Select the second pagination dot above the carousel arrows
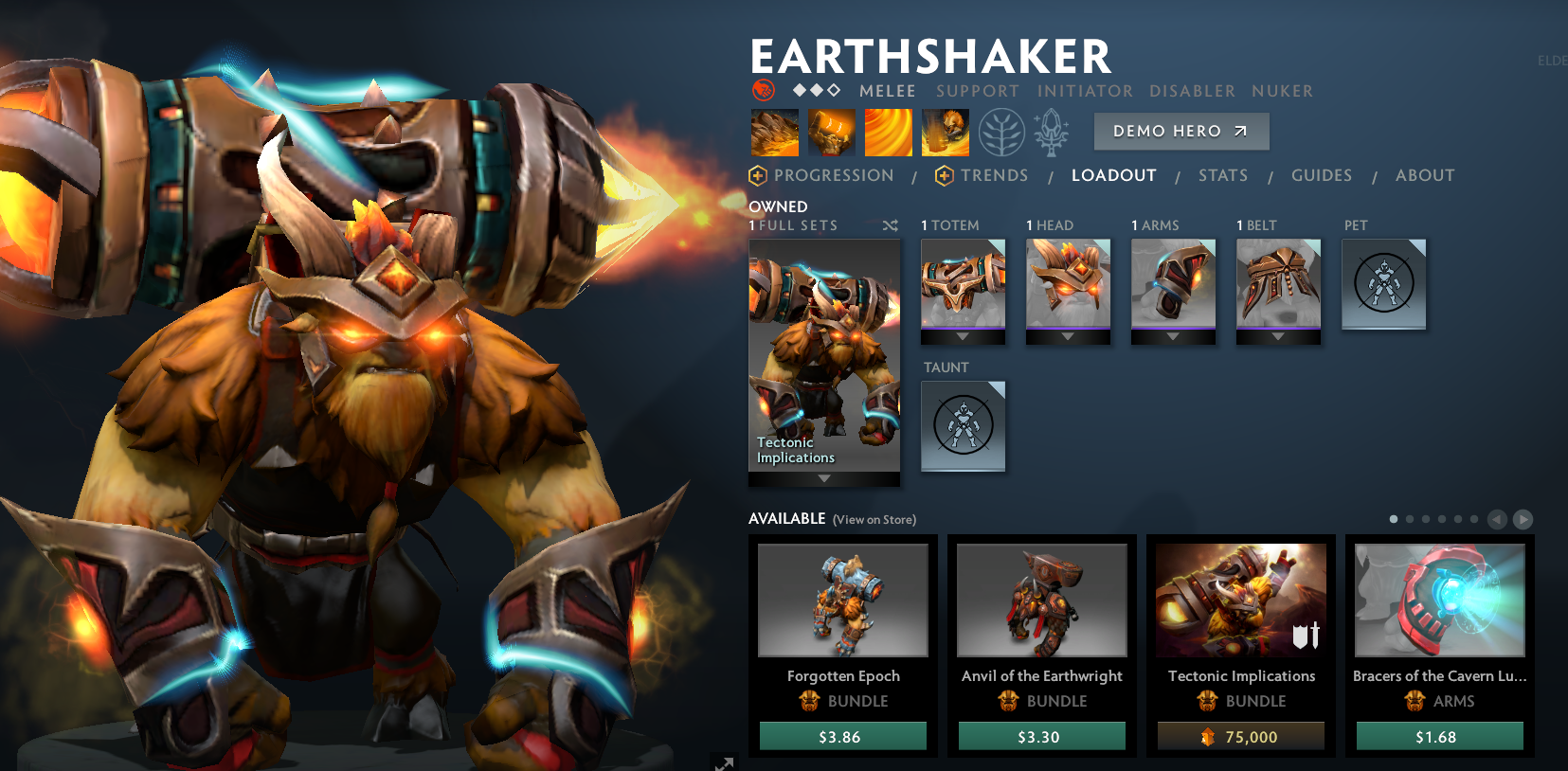Screen dimensions: 1568x771 tap(1410, 519)
